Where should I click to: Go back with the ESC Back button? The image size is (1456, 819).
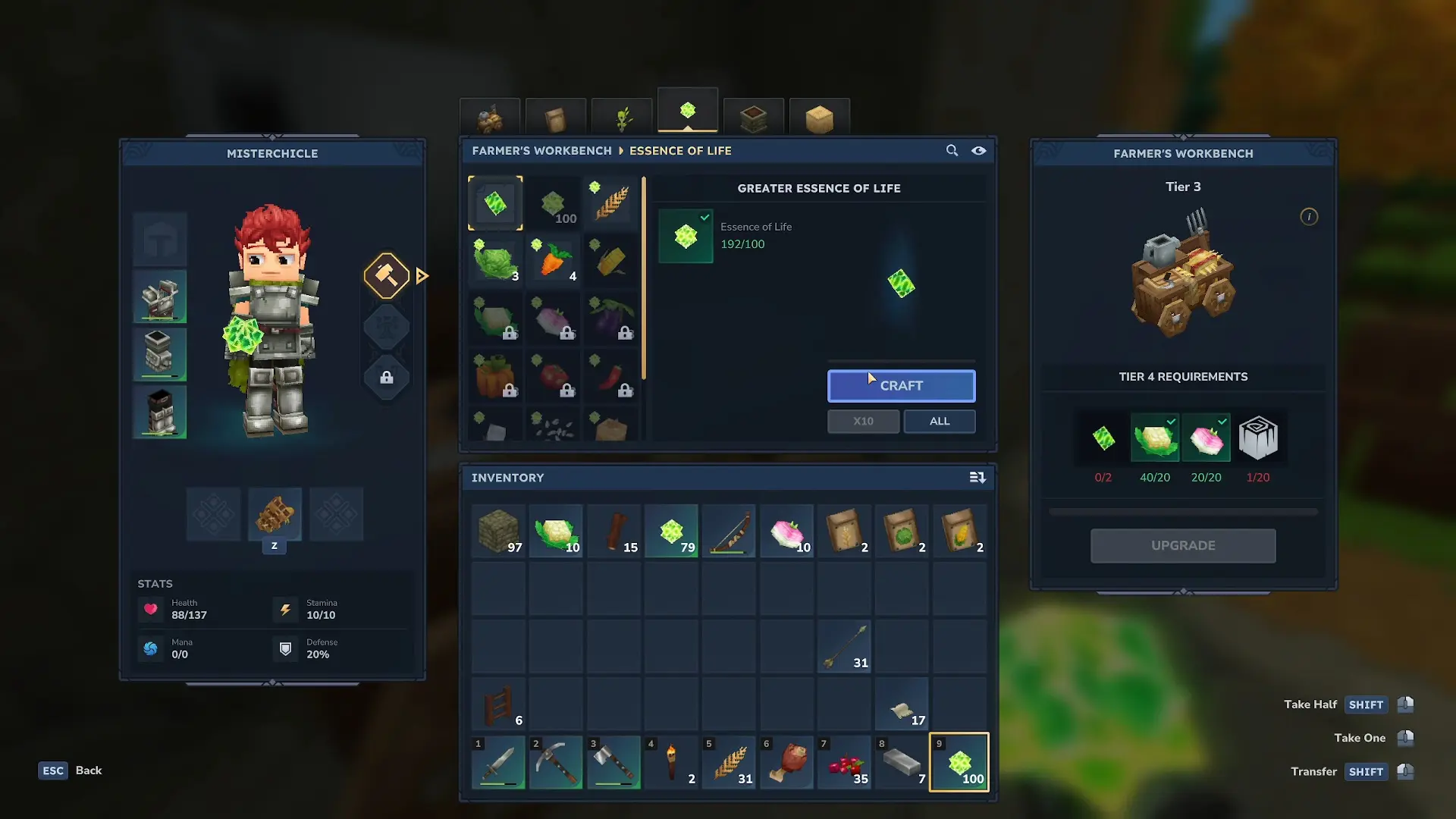(x=71, y=770)
